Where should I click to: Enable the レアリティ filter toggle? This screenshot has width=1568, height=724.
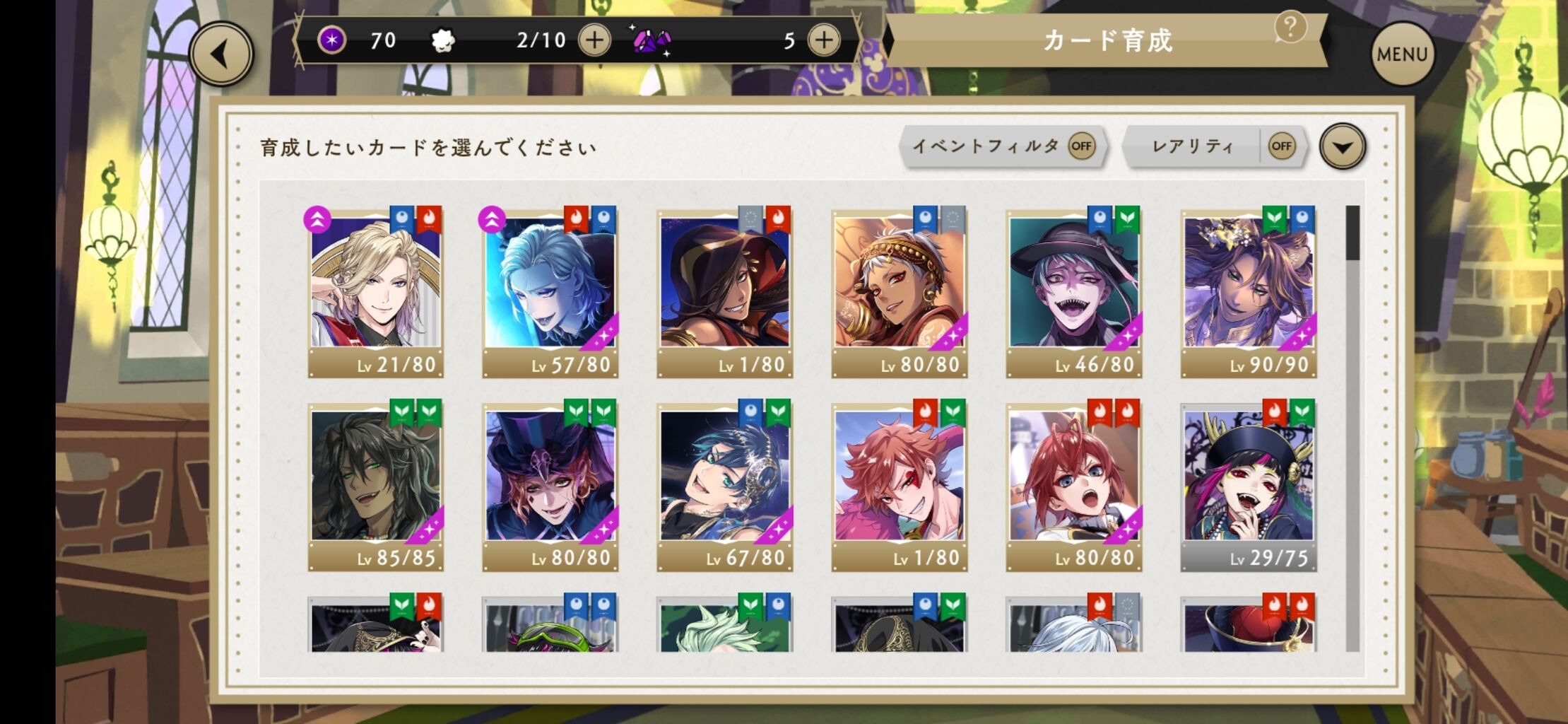click(1283, 146)
